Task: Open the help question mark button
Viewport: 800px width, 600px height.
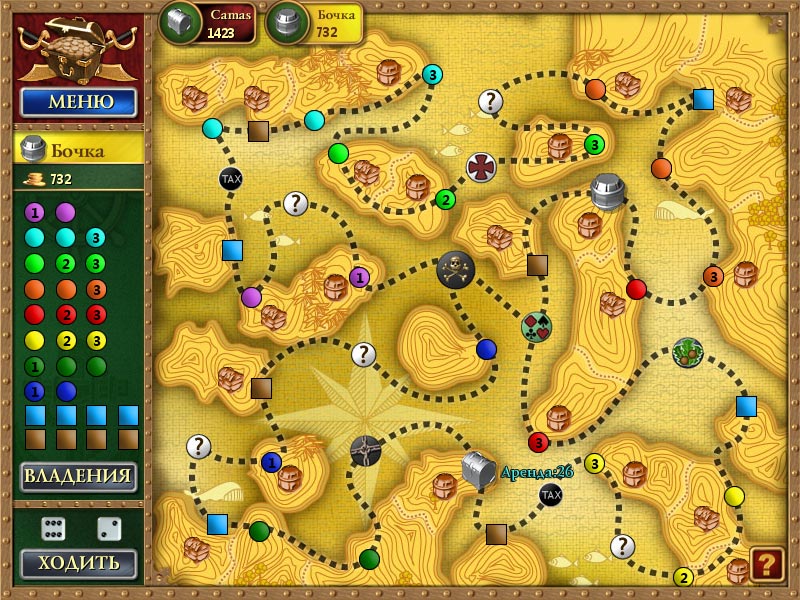Action: 767,565
